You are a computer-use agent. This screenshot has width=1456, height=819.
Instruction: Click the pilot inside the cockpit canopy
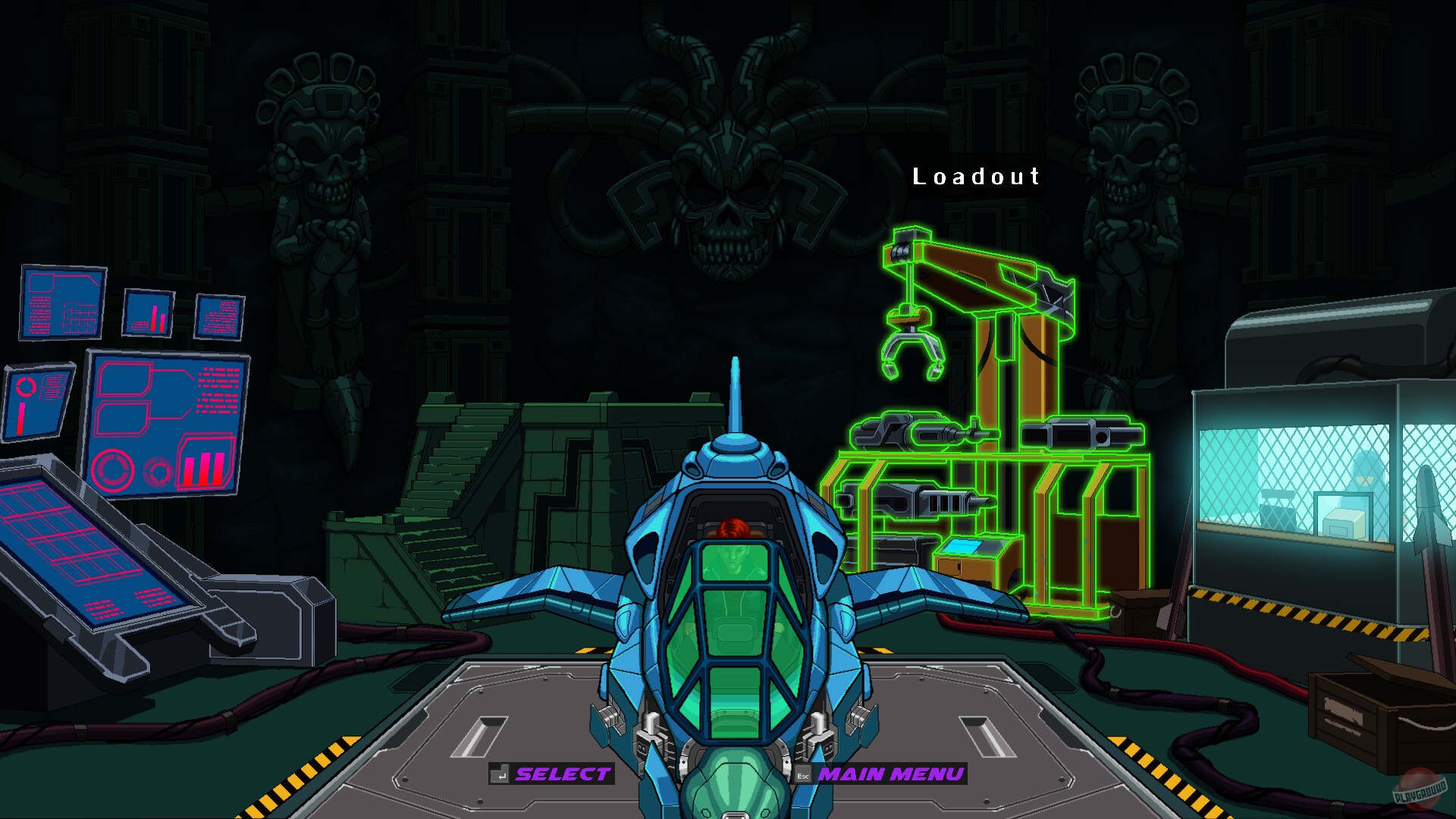coord(732,531)
